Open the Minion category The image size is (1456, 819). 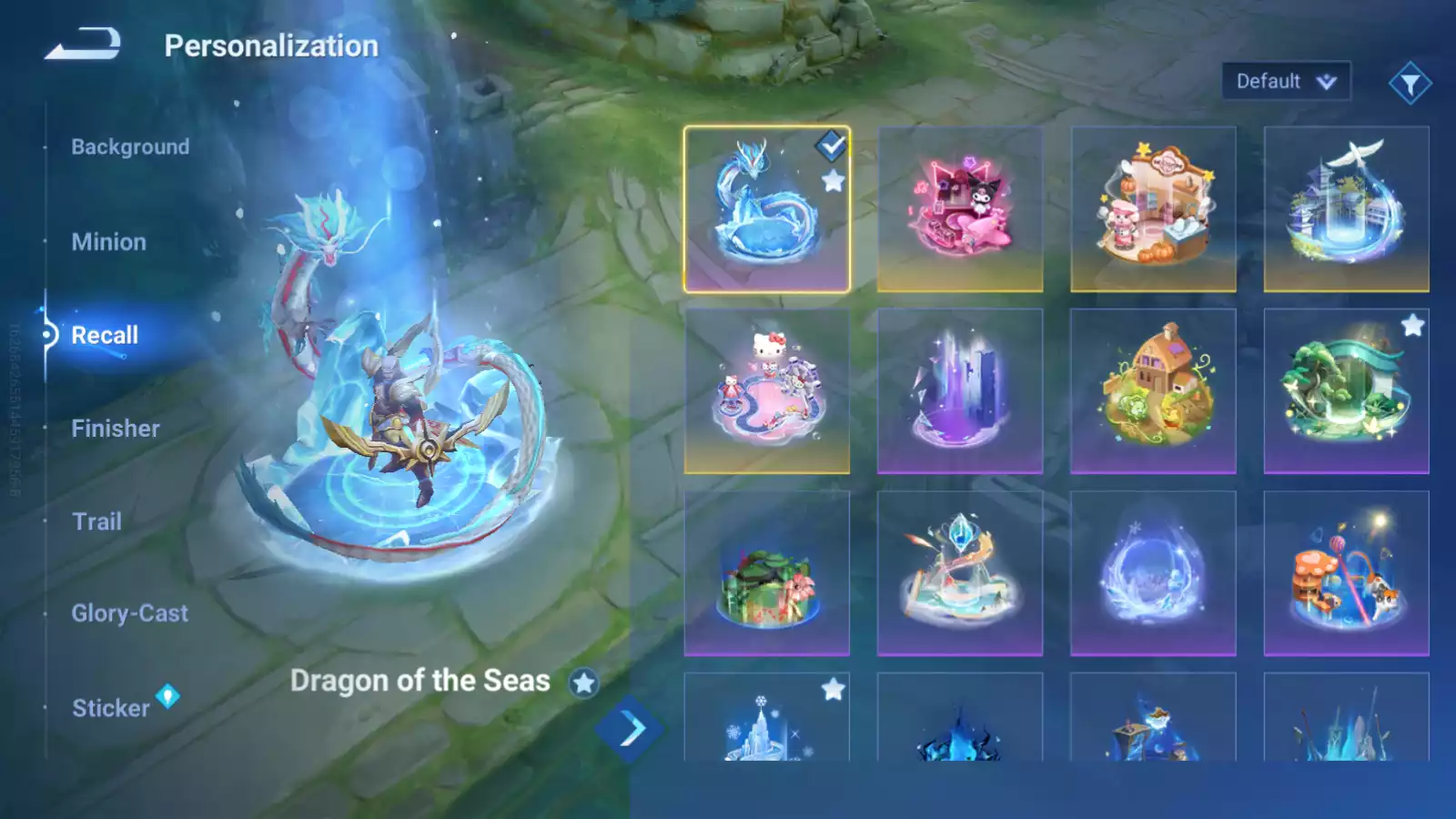pyautogui.click(x=108, y=242)
